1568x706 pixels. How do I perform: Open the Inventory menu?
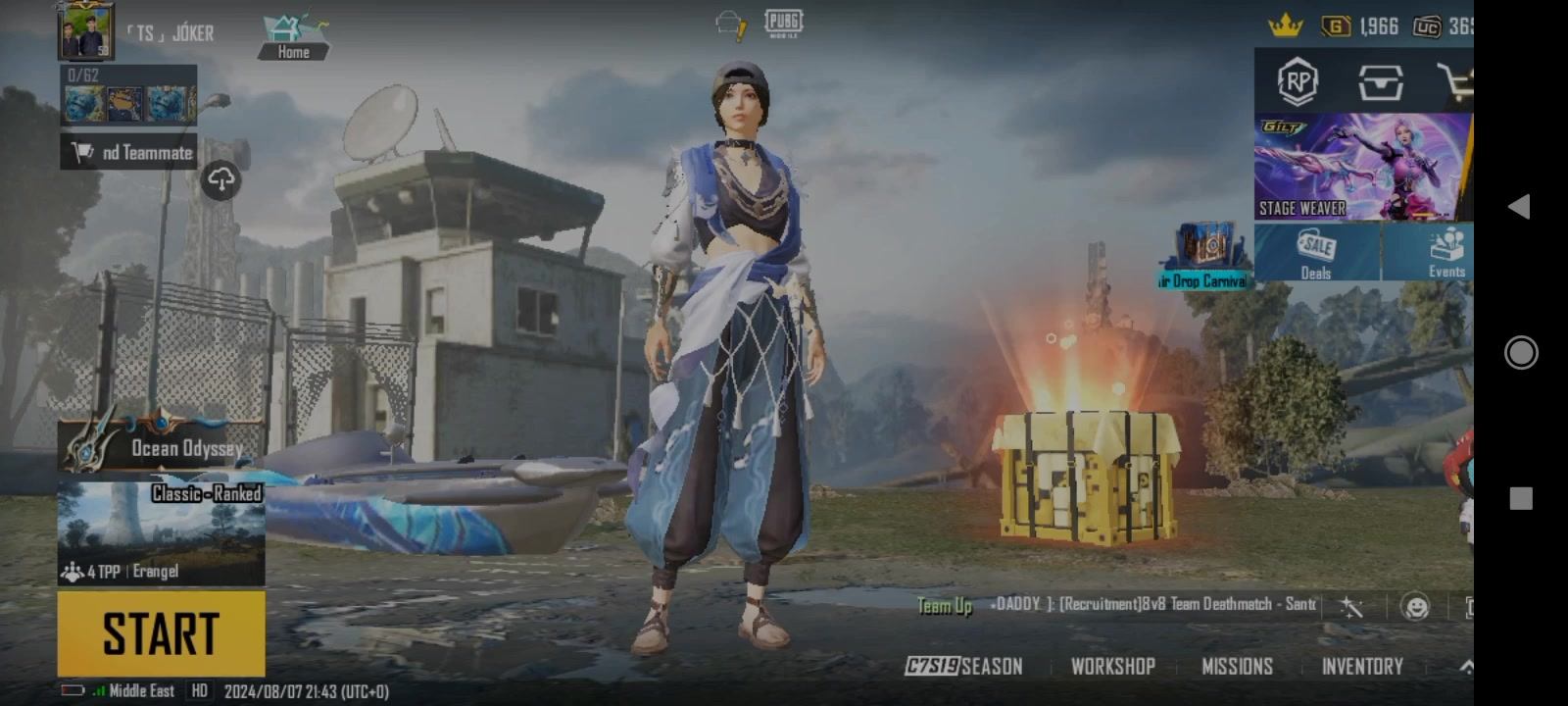pos(1362,667)
